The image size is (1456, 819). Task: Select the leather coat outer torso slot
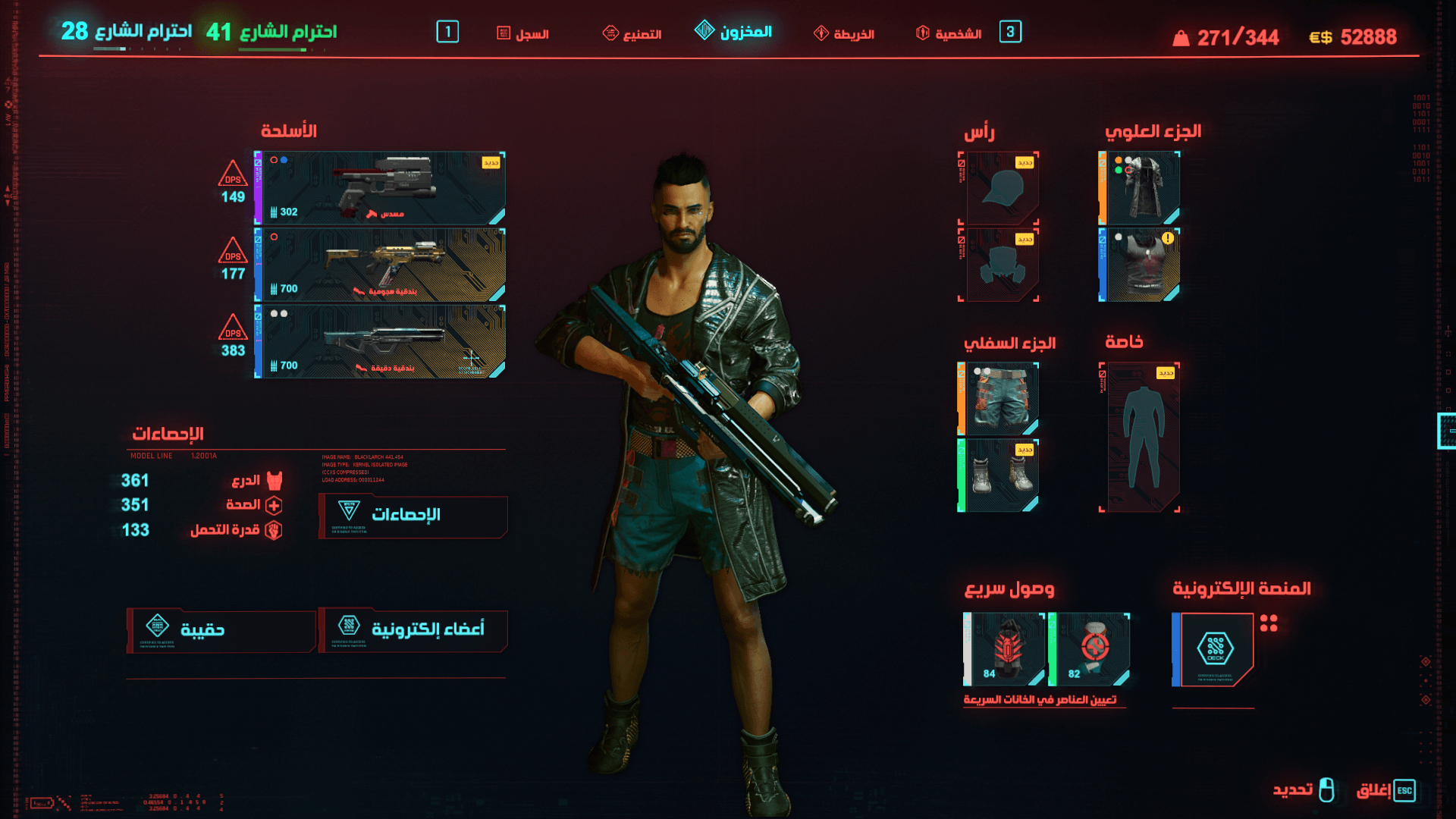(1141, 188)
